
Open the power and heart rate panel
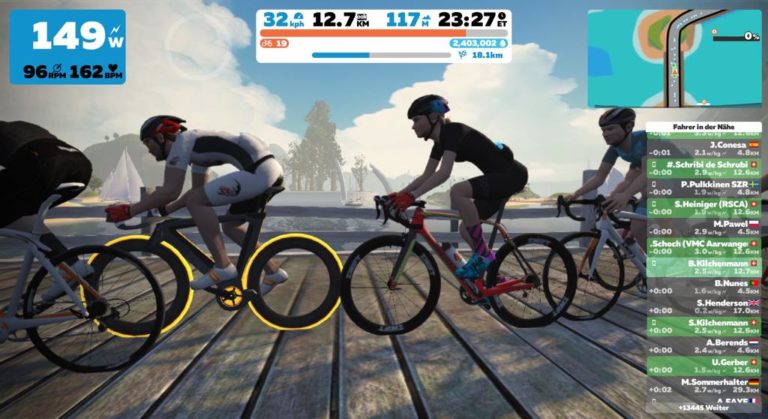68,47
